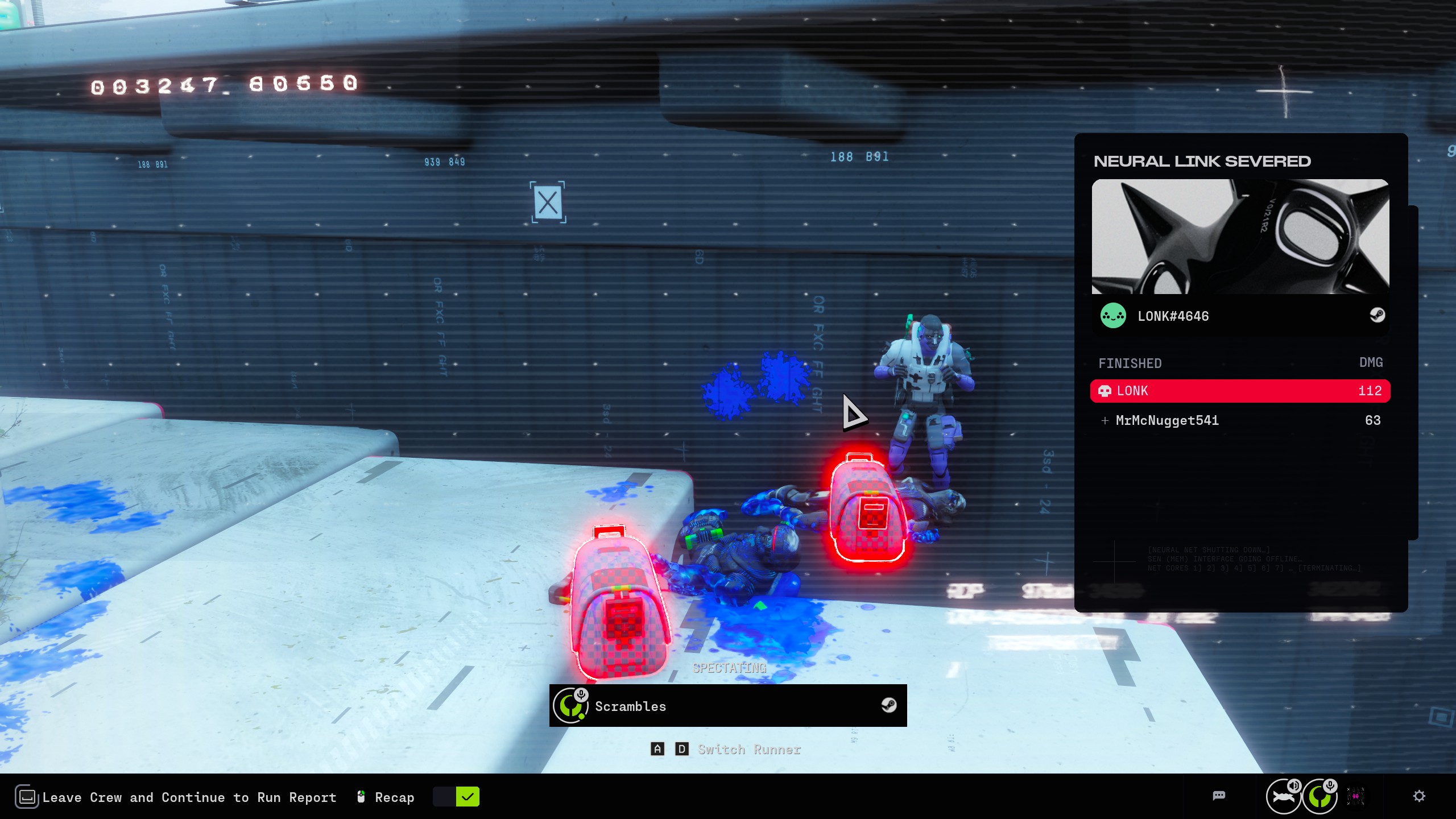Image resolution: width=1456 pixels, height=819 pixels.
Task: Click the Scrambles spectated player bar
Action: point(727,706)
